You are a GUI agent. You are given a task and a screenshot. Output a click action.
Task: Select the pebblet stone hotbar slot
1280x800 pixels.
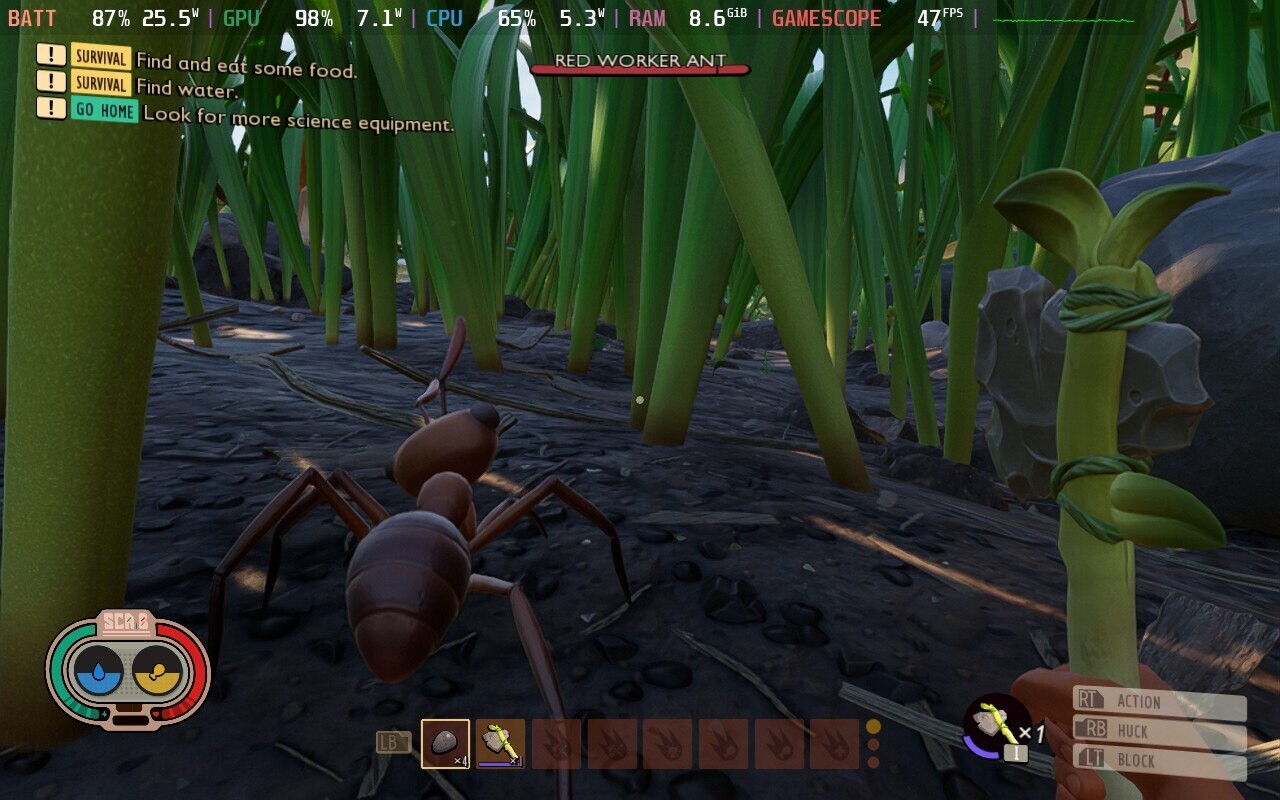(x=445, y=744)
